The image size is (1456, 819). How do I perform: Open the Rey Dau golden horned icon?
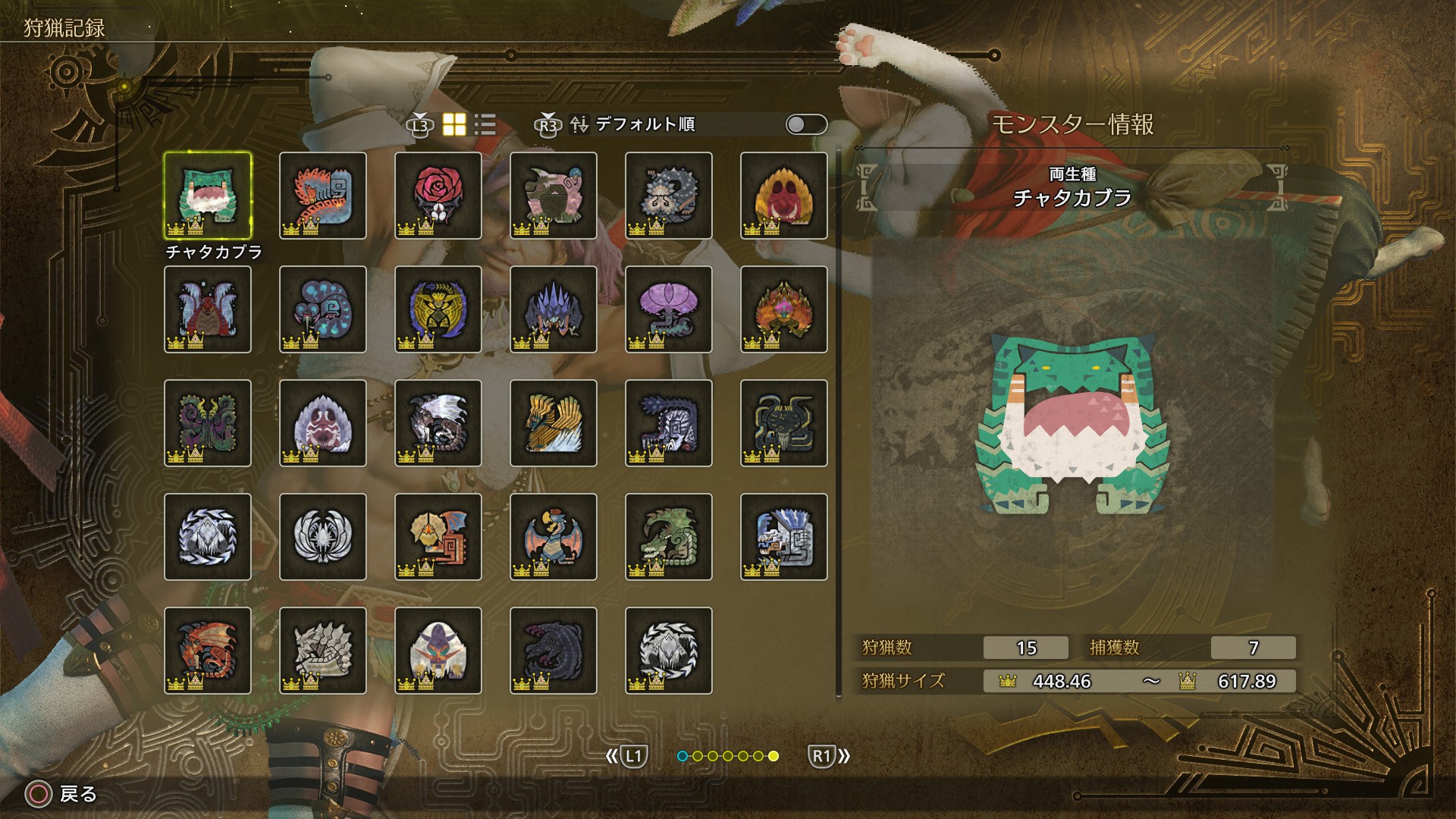[x=438, y=309]
